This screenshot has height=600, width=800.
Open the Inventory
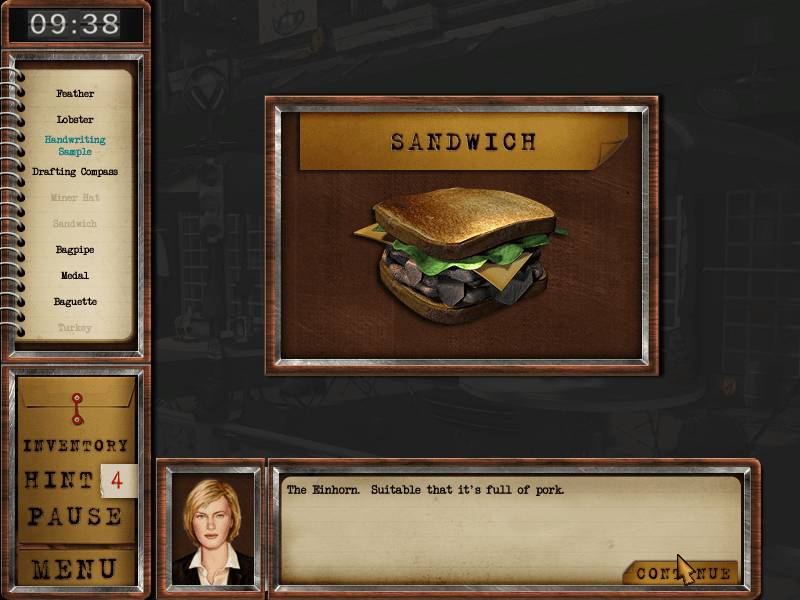76,446
